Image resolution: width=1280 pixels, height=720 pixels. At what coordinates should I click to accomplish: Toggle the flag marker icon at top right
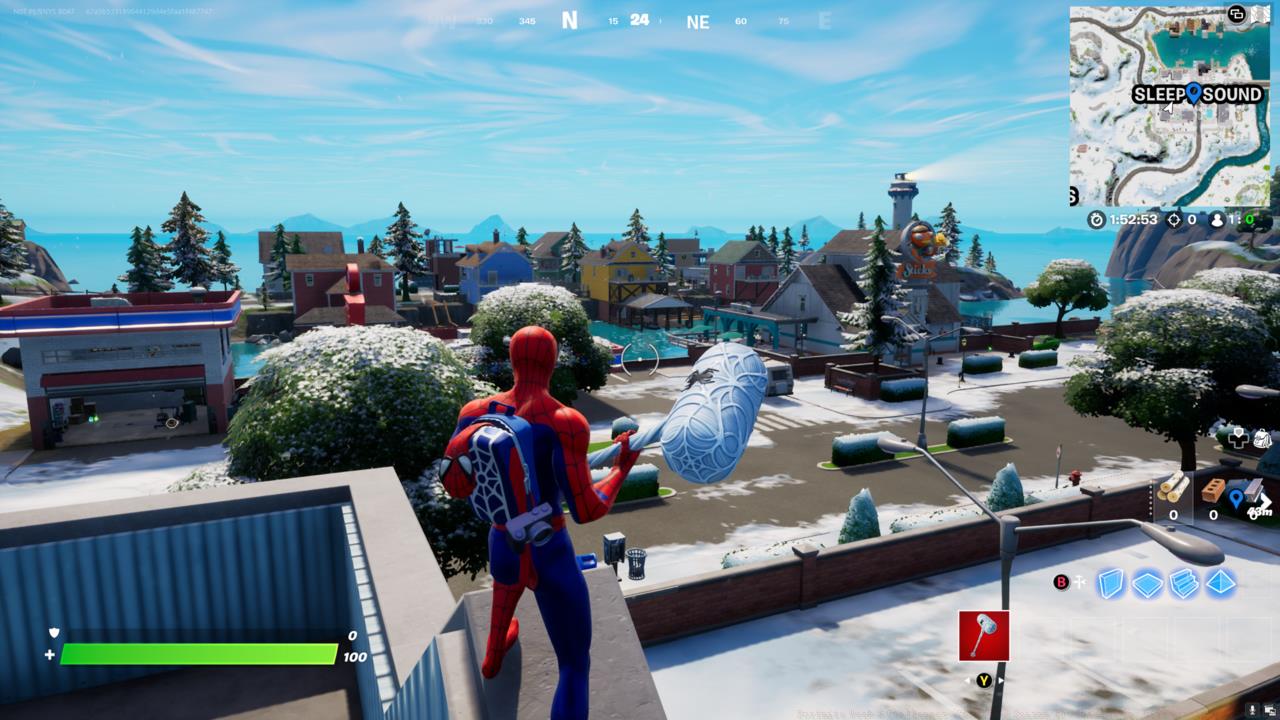[1261, 14]
